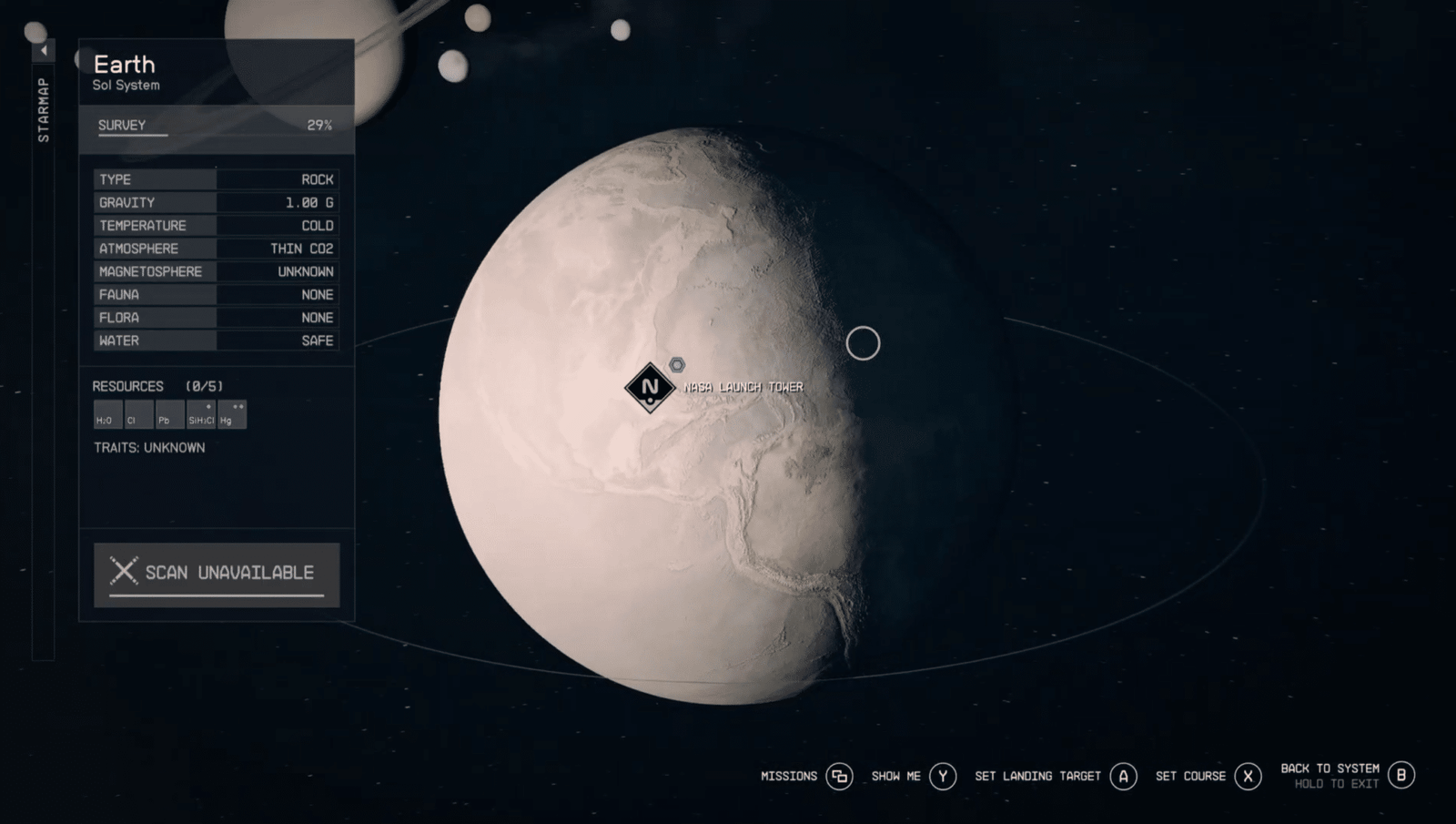Click Set Landing Target
Image resolution: width=1456 pixels, height=824 pixels.
[x=1038, y=776]
